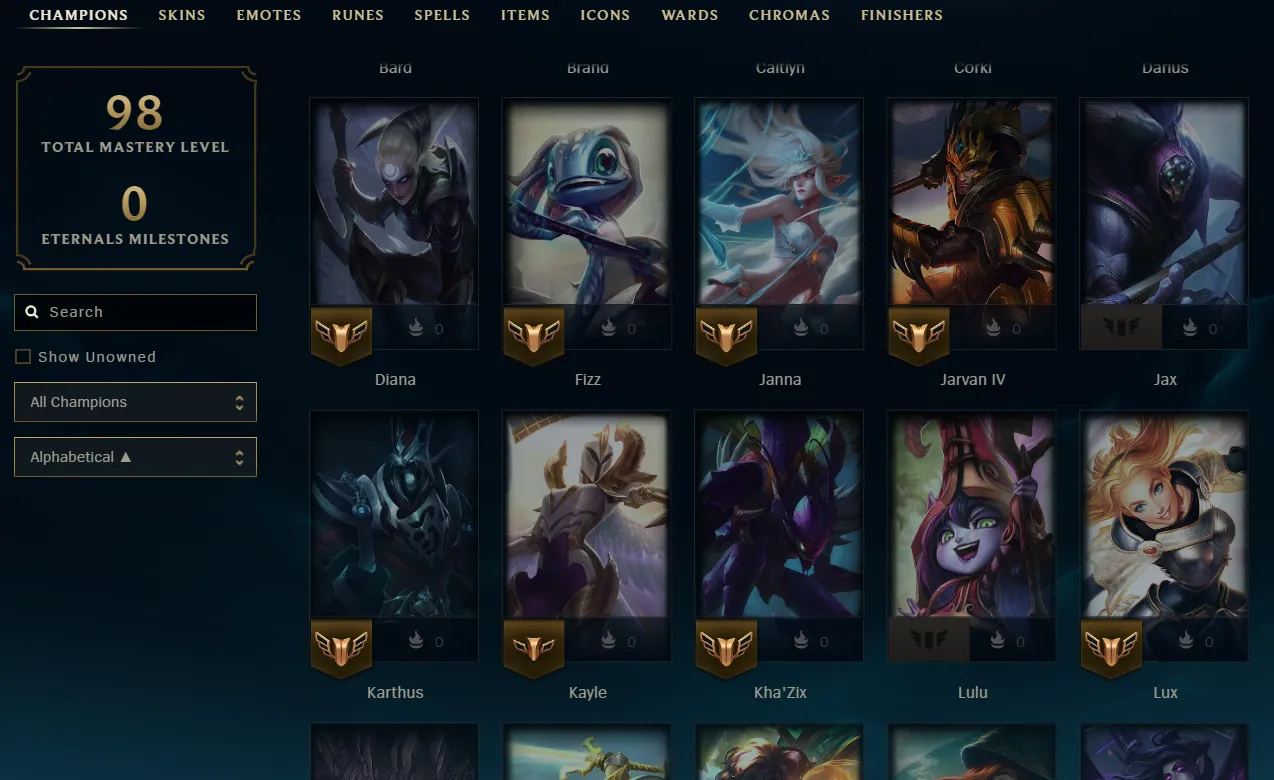Open the All Champions filter dropdown
The width and height of the screenshot is (1274, 780).
[135, 402]
